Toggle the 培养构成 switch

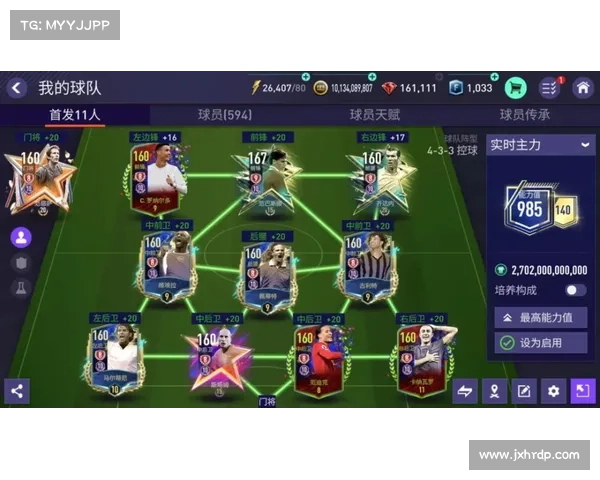tap(575, 290)
